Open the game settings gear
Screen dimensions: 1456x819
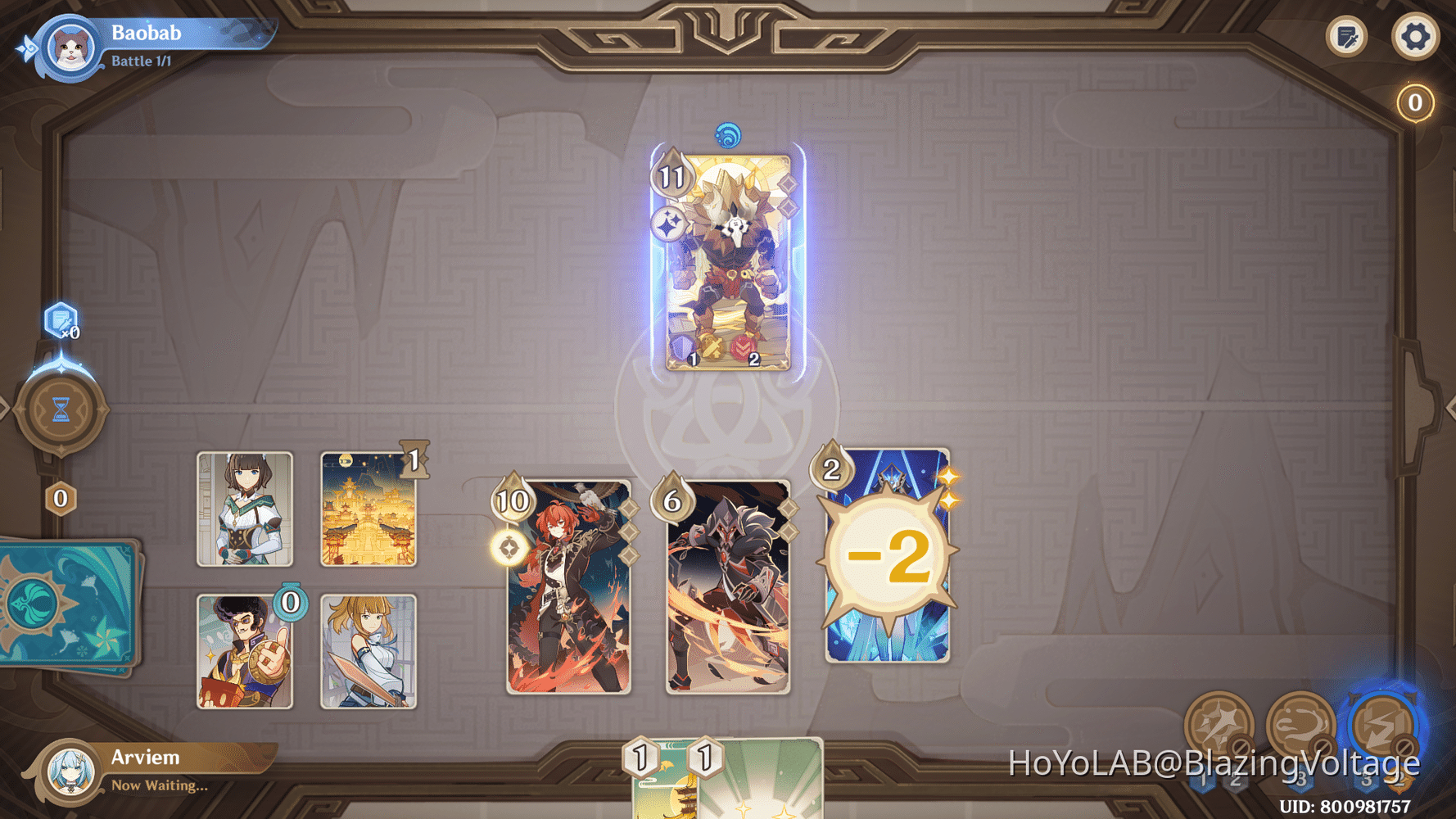pos(1416,36)
